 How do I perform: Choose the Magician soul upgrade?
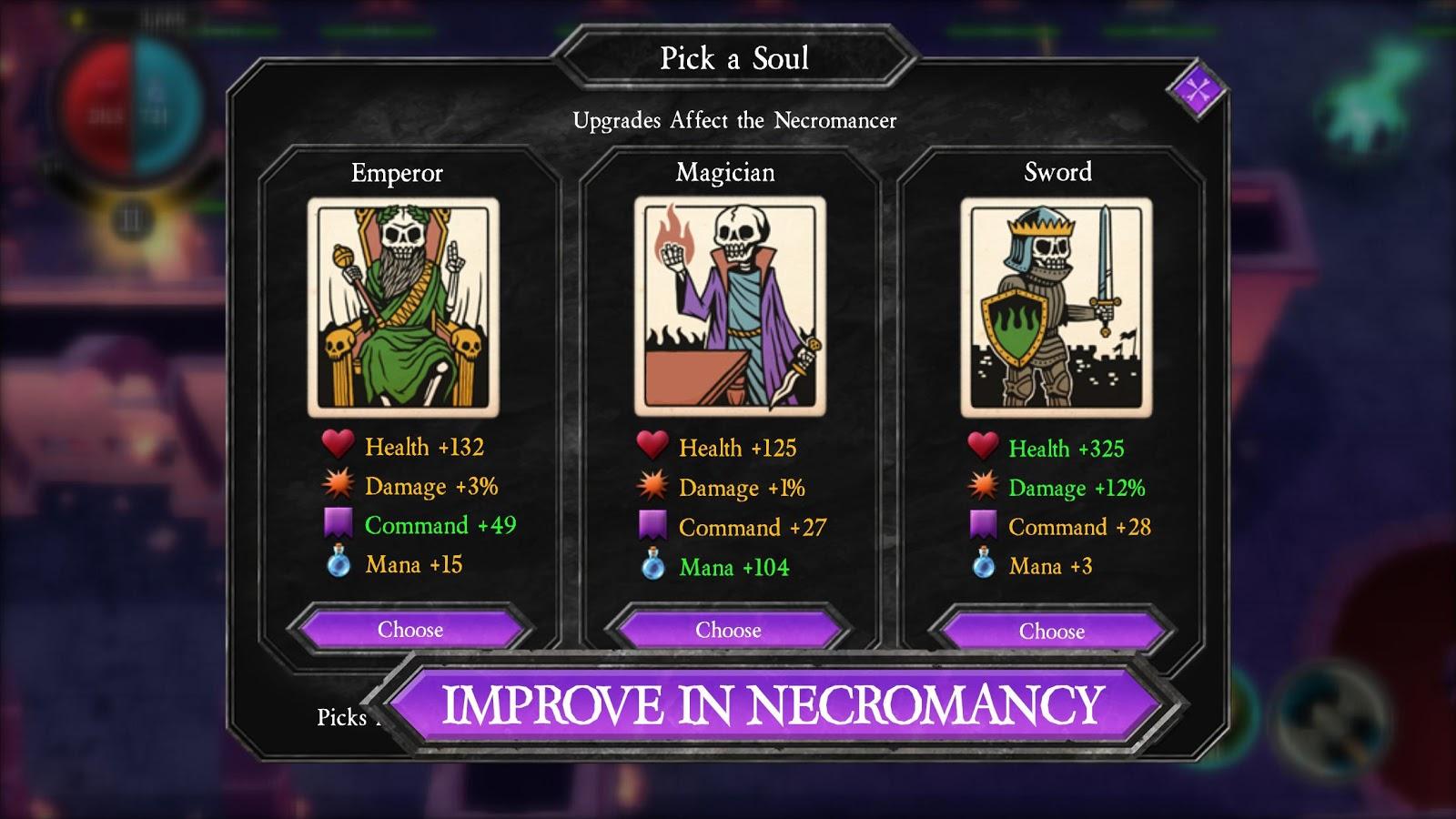[x=728, y=631]
